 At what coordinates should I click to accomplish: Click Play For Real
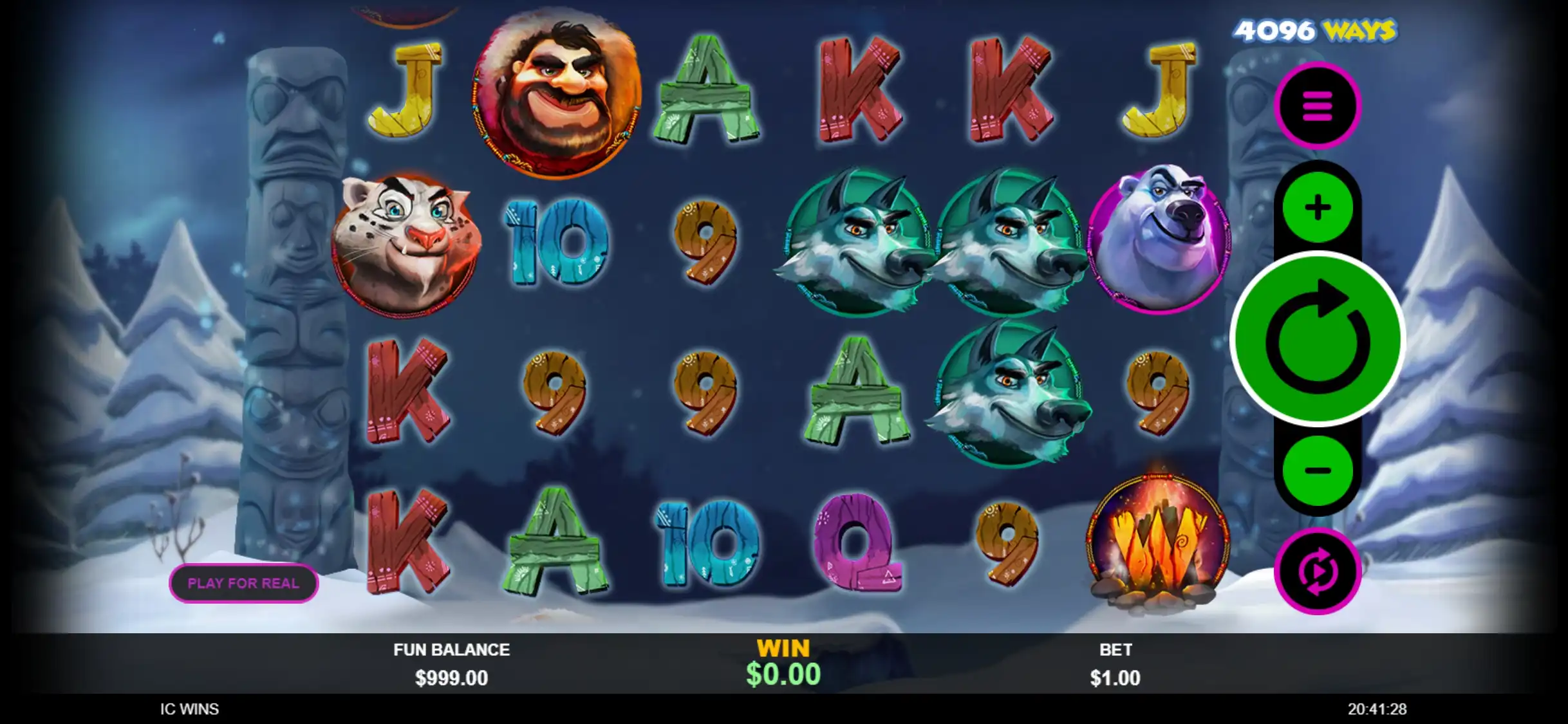point(243,583)
